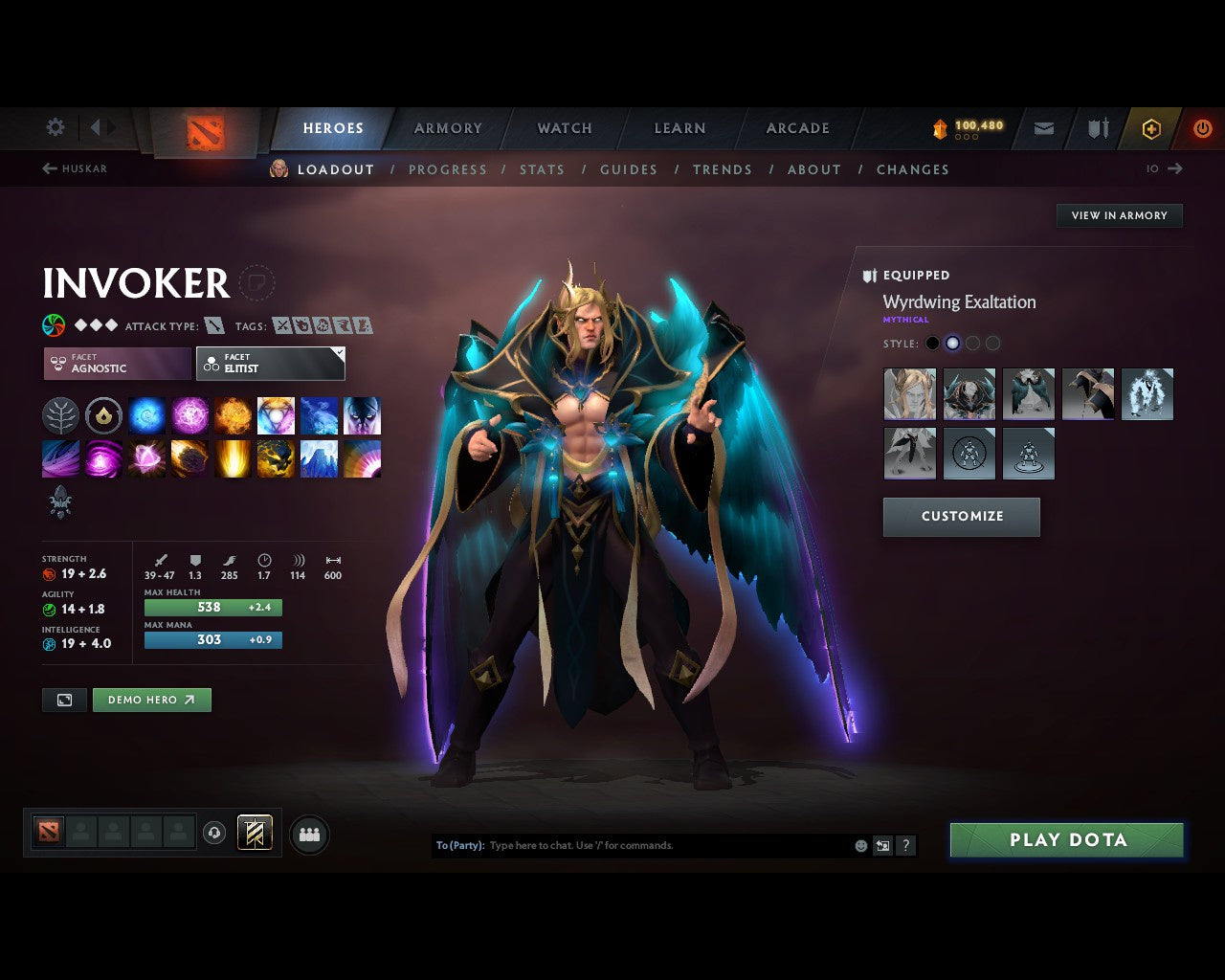Open the settings gear icon
This screenshot has height=980, width=1225.
point(55,126)
